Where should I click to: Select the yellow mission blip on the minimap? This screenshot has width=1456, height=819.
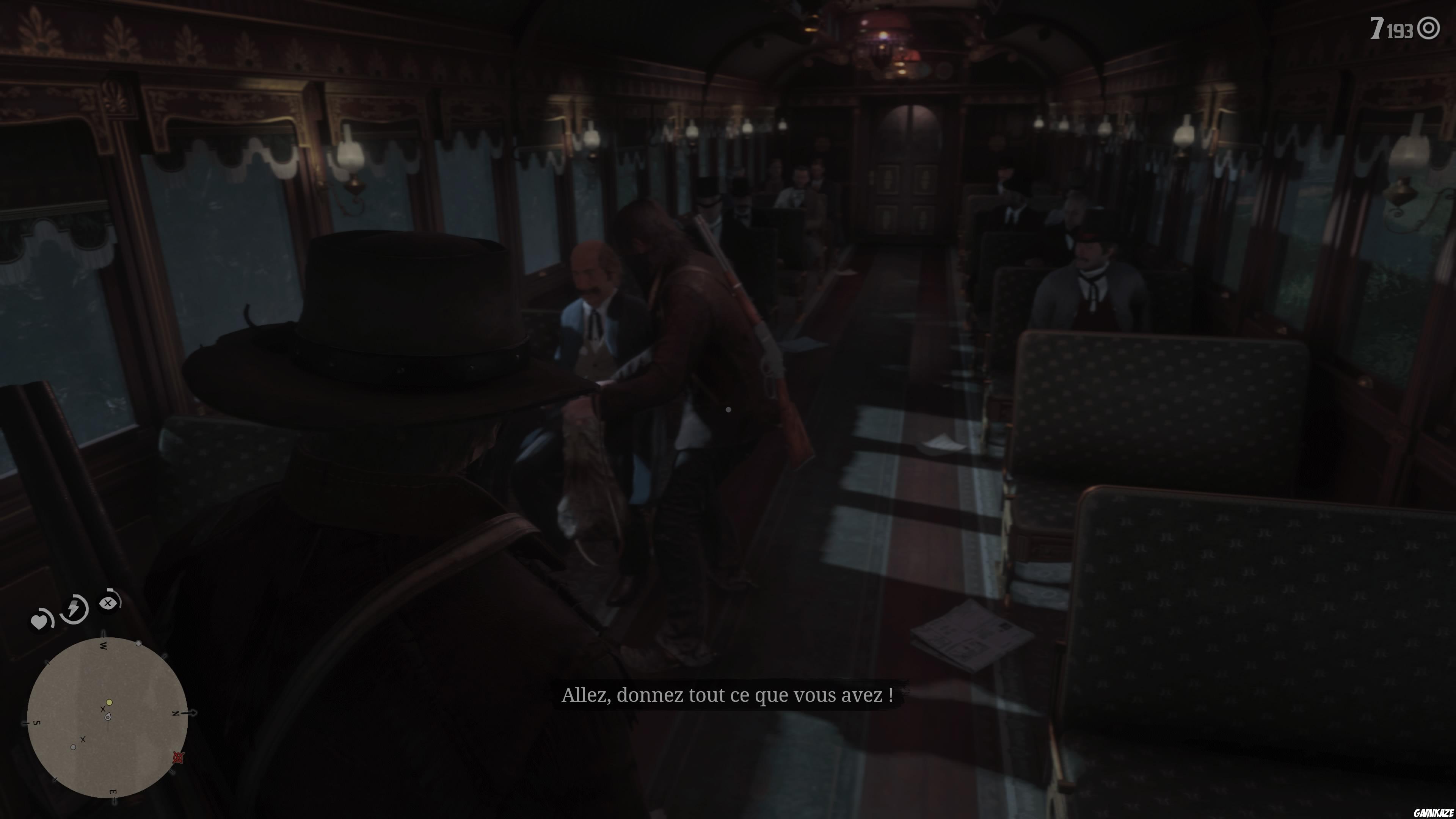click(109, 703)
